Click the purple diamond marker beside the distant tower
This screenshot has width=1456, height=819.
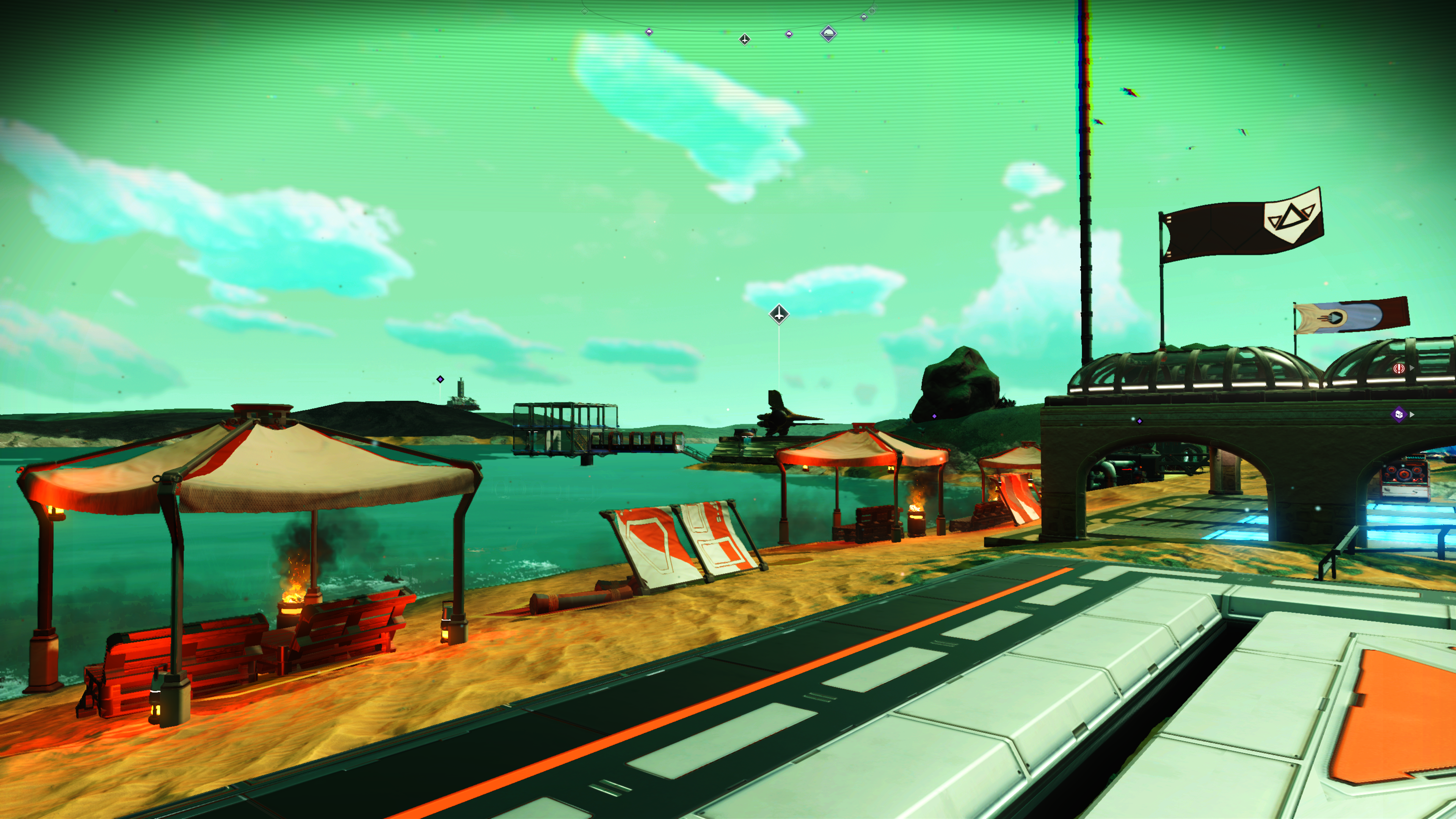440,379
